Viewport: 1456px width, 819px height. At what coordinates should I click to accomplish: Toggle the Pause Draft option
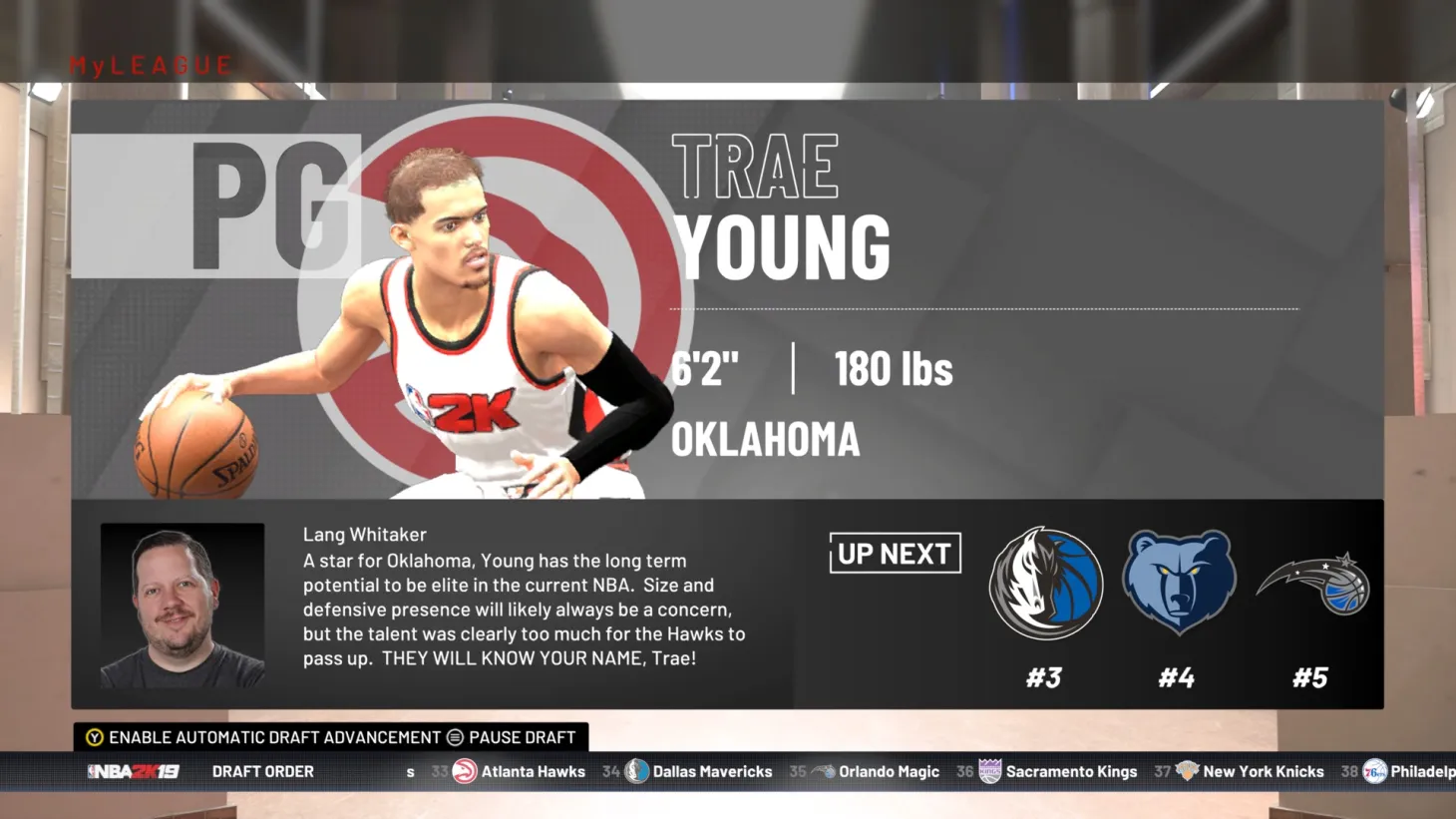[514, 737]
